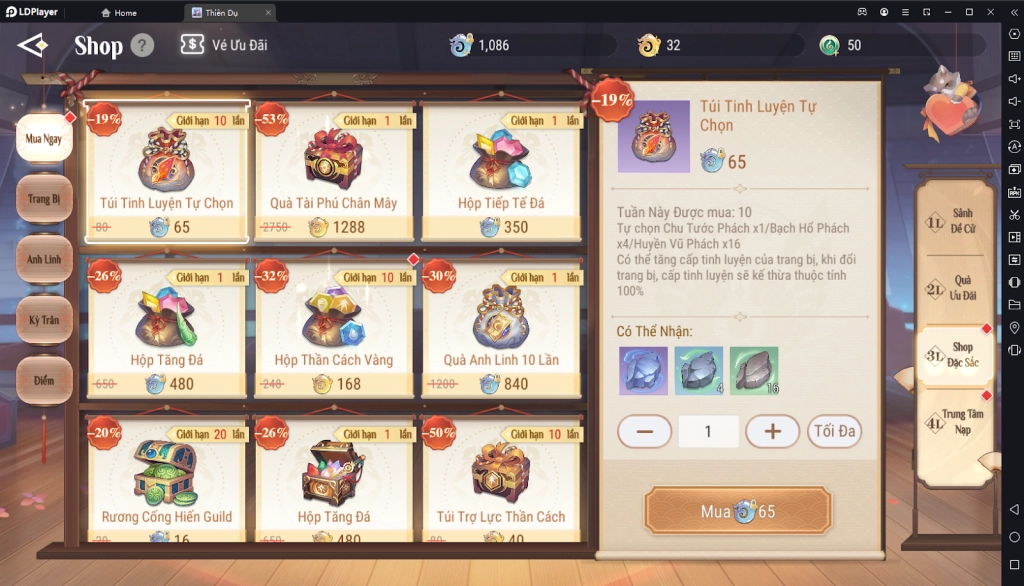This screenshot has height=586, width=1024.
Task: Switch to the Mua Ngay tab
Action: click(x=44, y=139)
